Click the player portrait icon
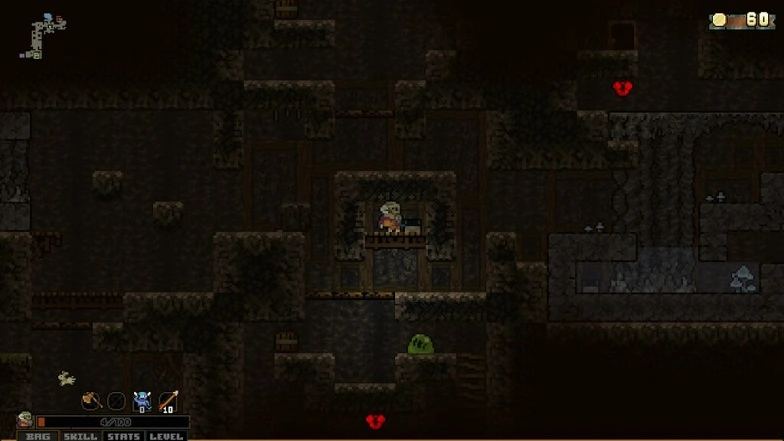This screenshot has width=784, height=441. coord(25,421)
